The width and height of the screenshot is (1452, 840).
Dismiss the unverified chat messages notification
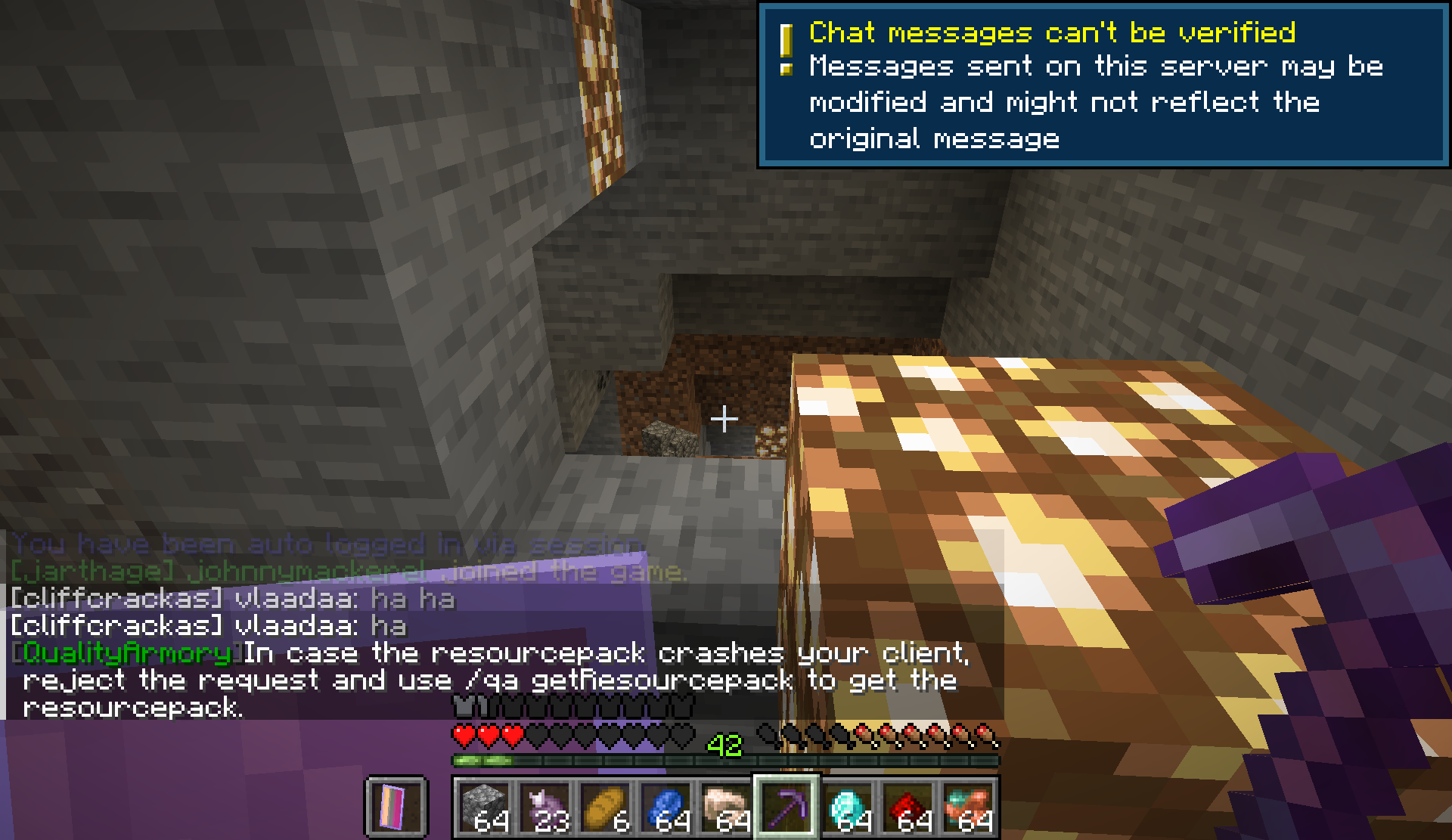pos(1104,85)
